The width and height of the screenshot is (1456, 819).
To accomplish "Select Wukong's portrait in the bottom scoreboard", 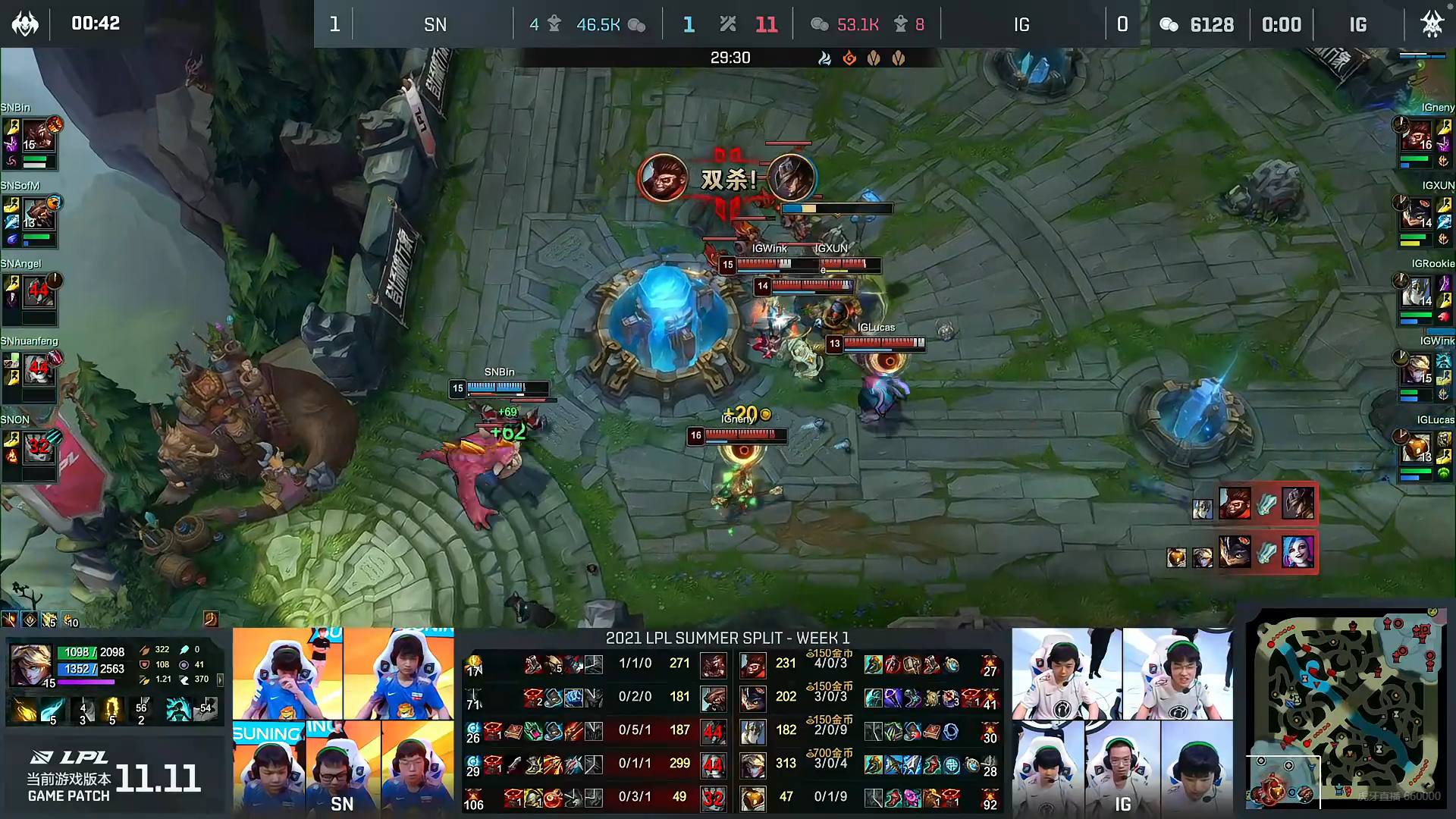I will 752,665.
